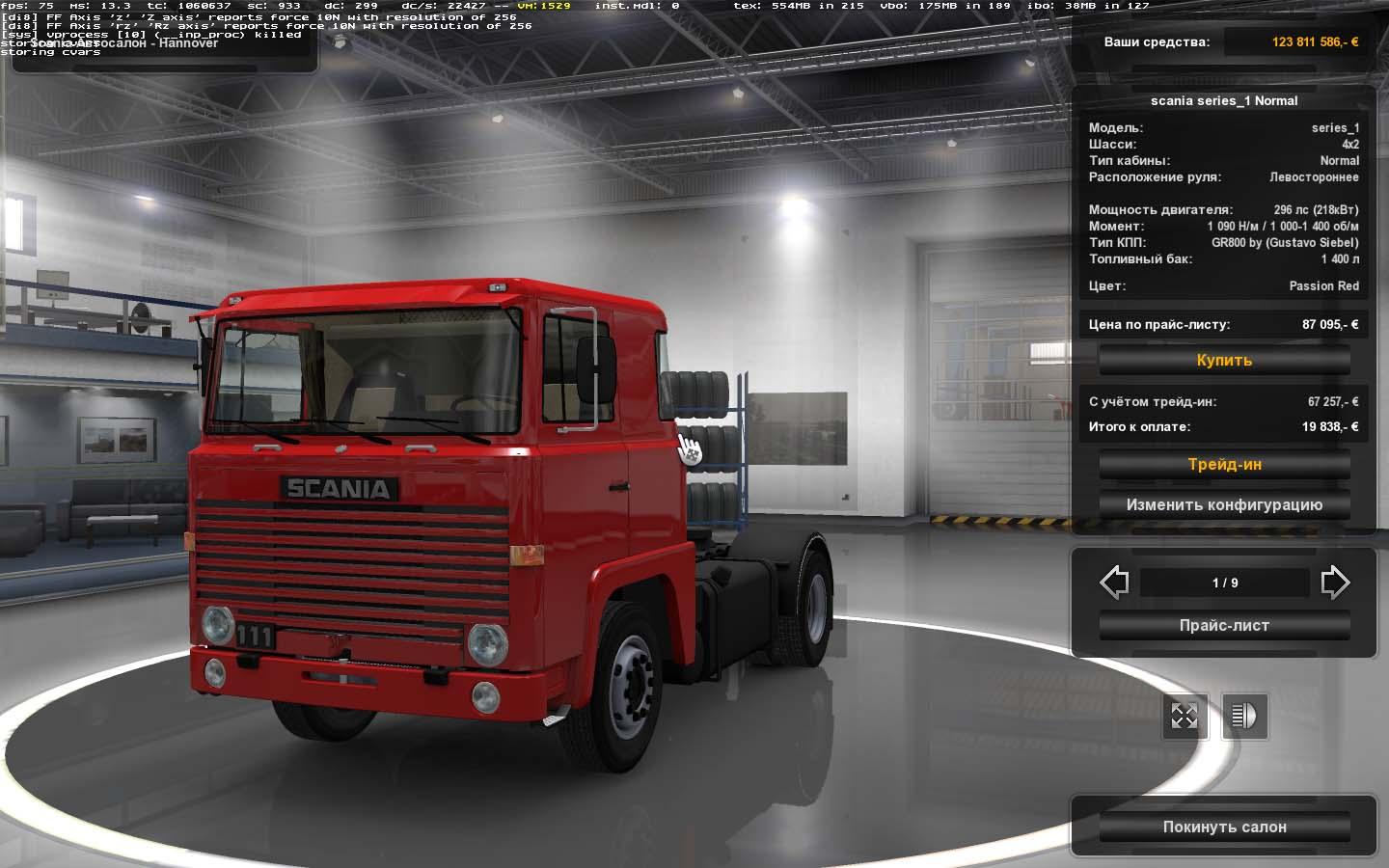Open the Прайс-лист price list

(x=1224, y=626)
